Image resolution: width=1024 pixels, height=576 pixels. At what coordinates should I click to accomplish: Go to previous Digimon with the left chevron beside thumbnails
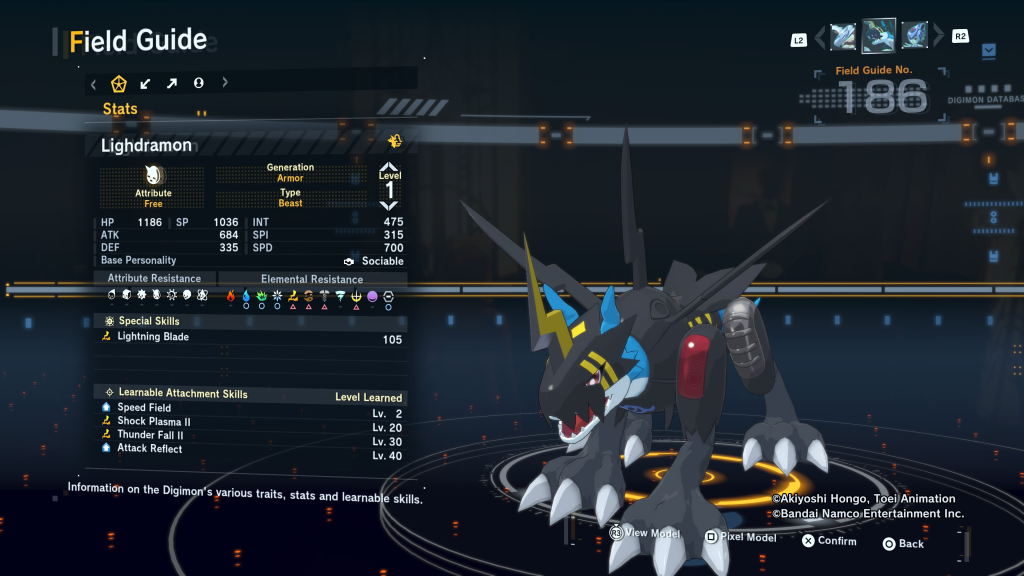[x=820, y=38]
